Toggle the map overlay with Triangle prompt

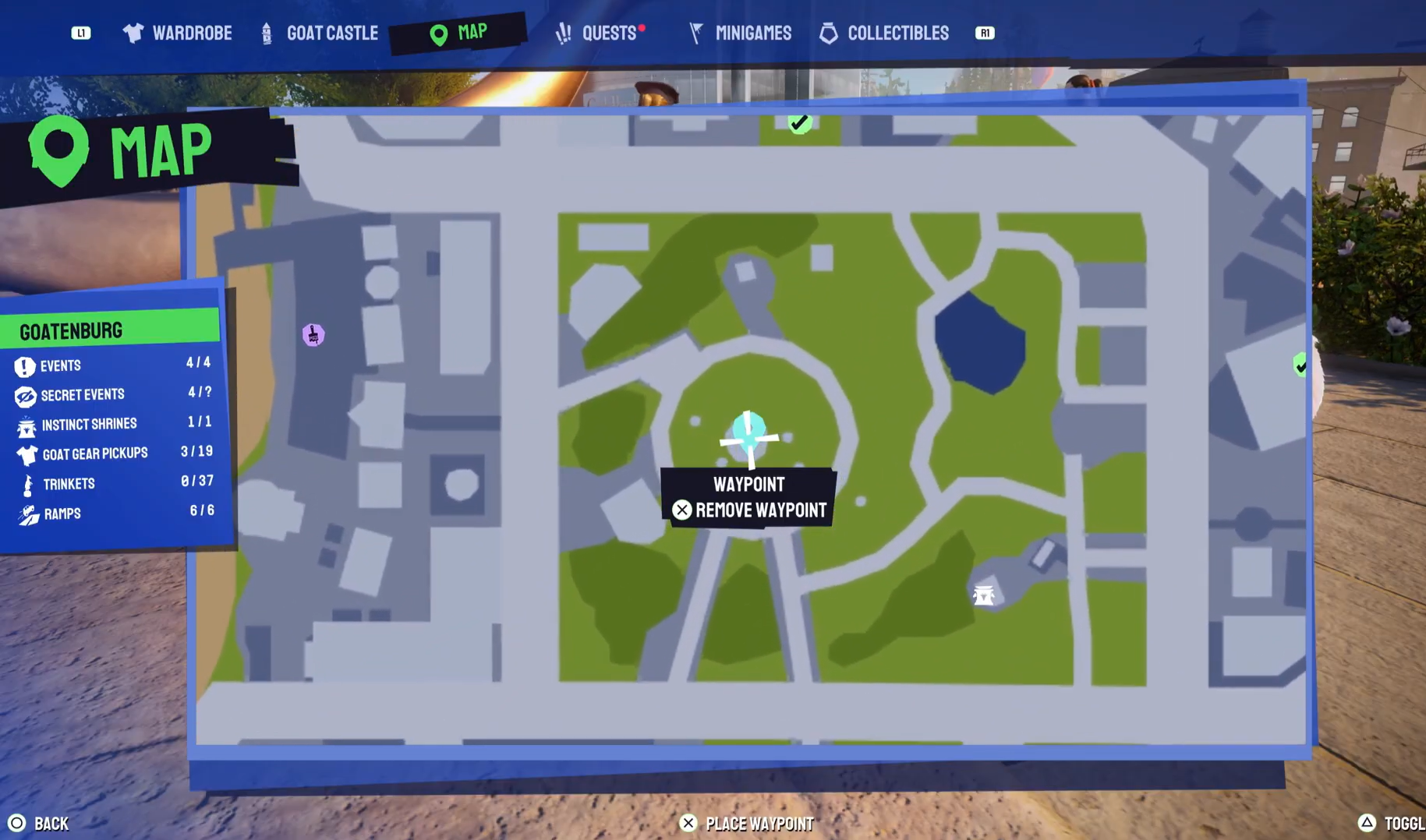[1368, 822]
